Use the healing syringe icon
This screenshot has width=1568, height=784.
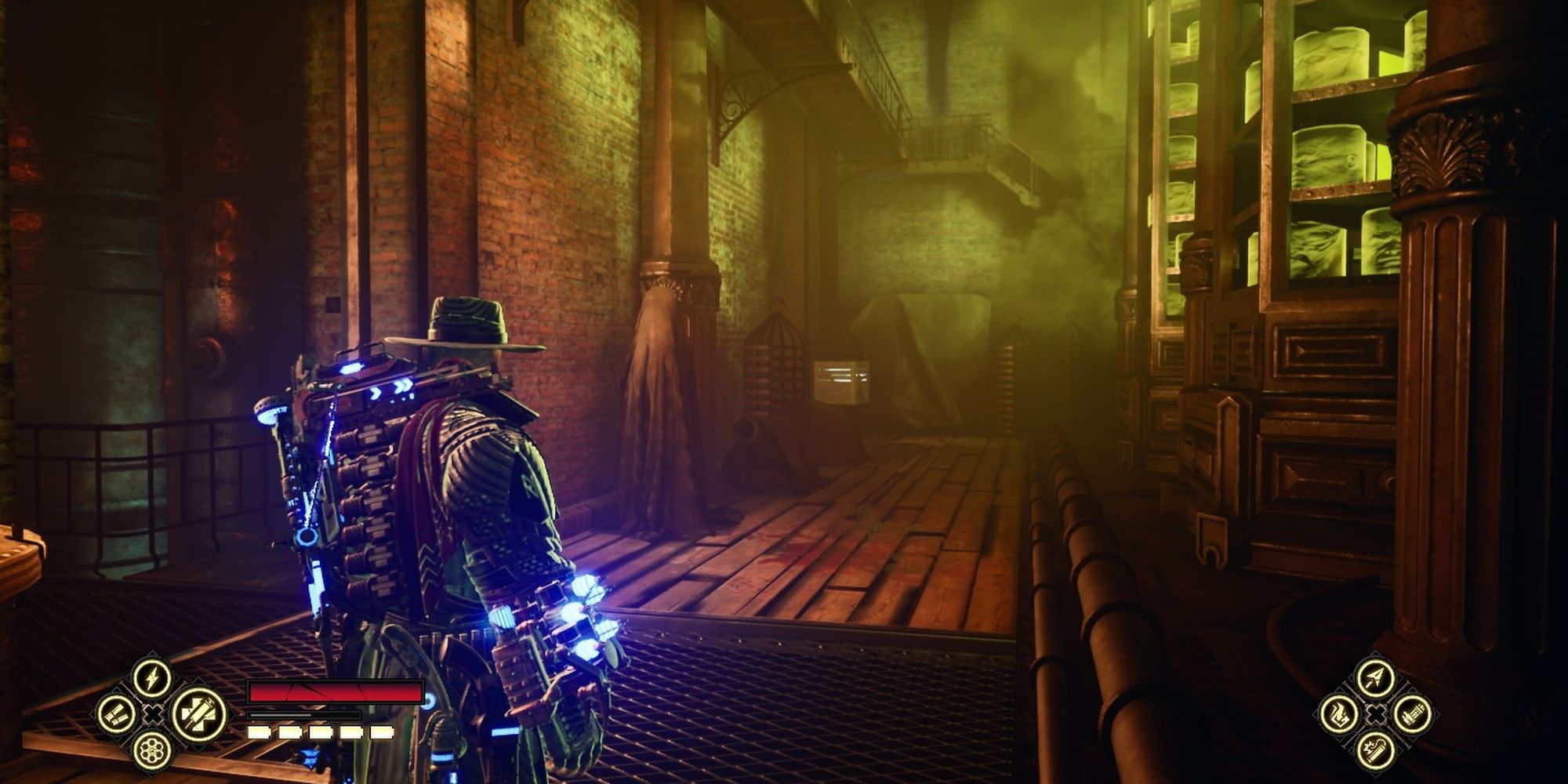coord(198,713)
